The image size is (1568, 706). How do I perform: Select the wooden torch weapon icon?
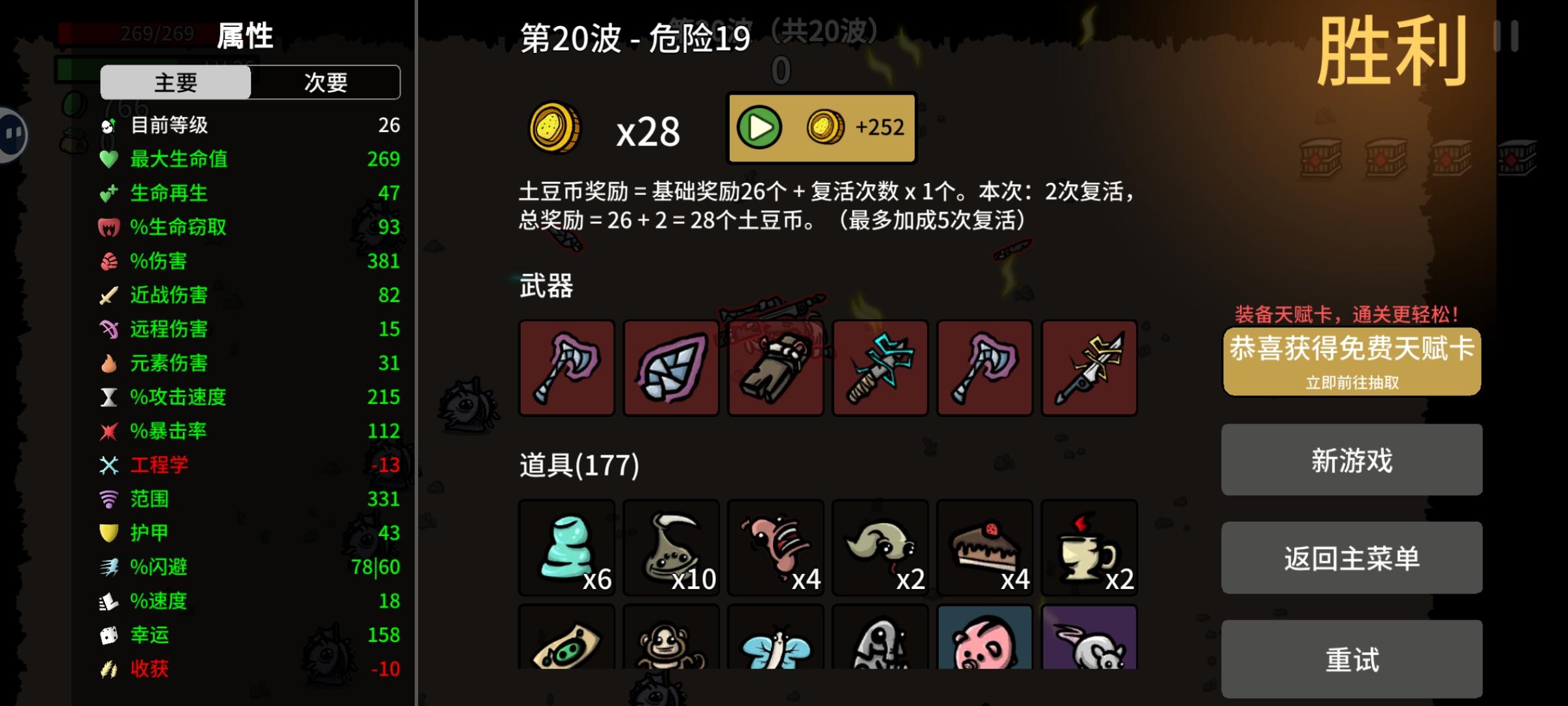click(776, 368)
